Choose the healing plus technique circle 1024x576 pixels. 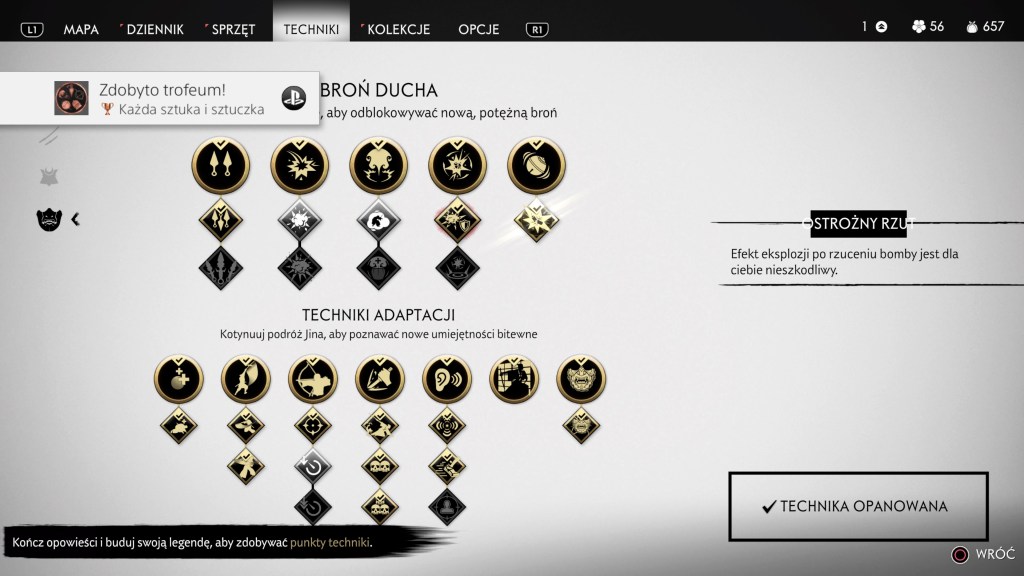tap(179, 380)
